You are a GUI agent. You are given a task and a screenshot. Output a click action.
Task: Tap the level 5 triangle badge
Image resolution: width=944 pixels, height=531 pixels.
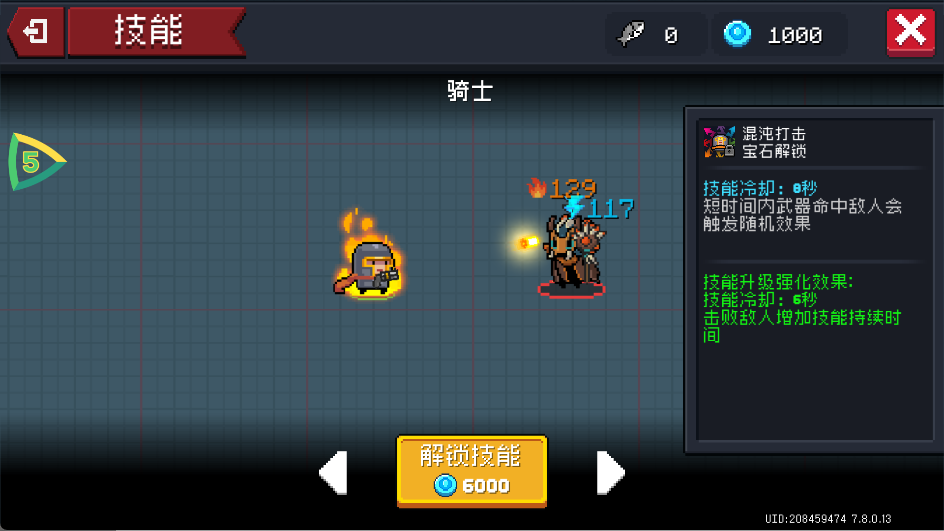click(33, 161)
